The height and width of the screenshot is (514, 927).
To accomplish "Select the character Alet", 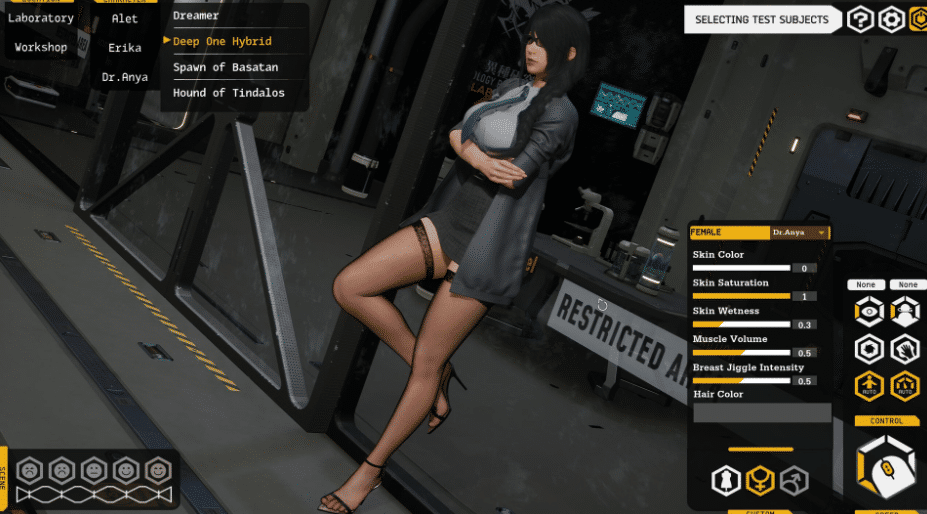I will 125,18.
